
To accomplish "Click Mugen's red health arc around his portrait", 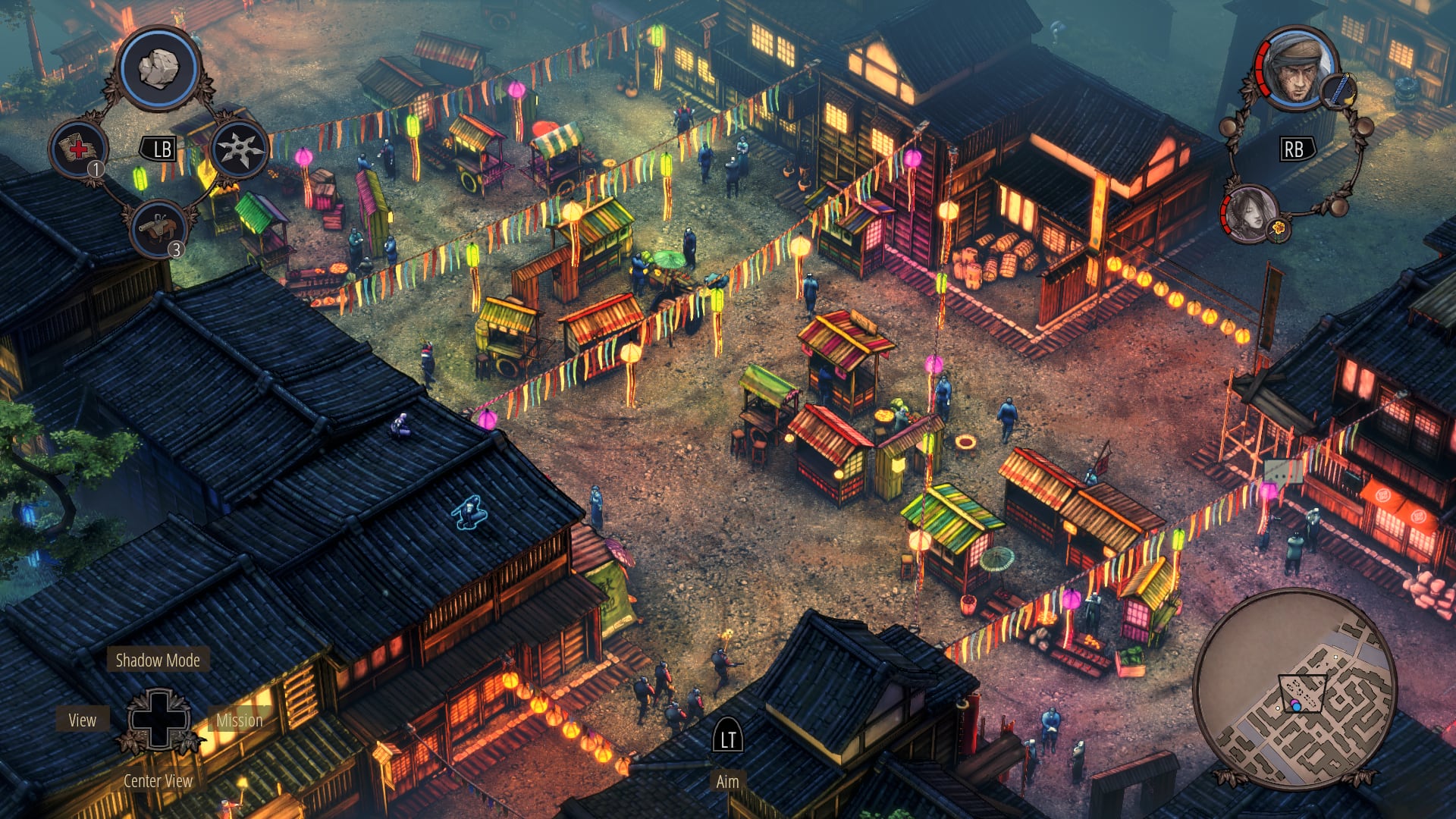I will point(1261,70).
